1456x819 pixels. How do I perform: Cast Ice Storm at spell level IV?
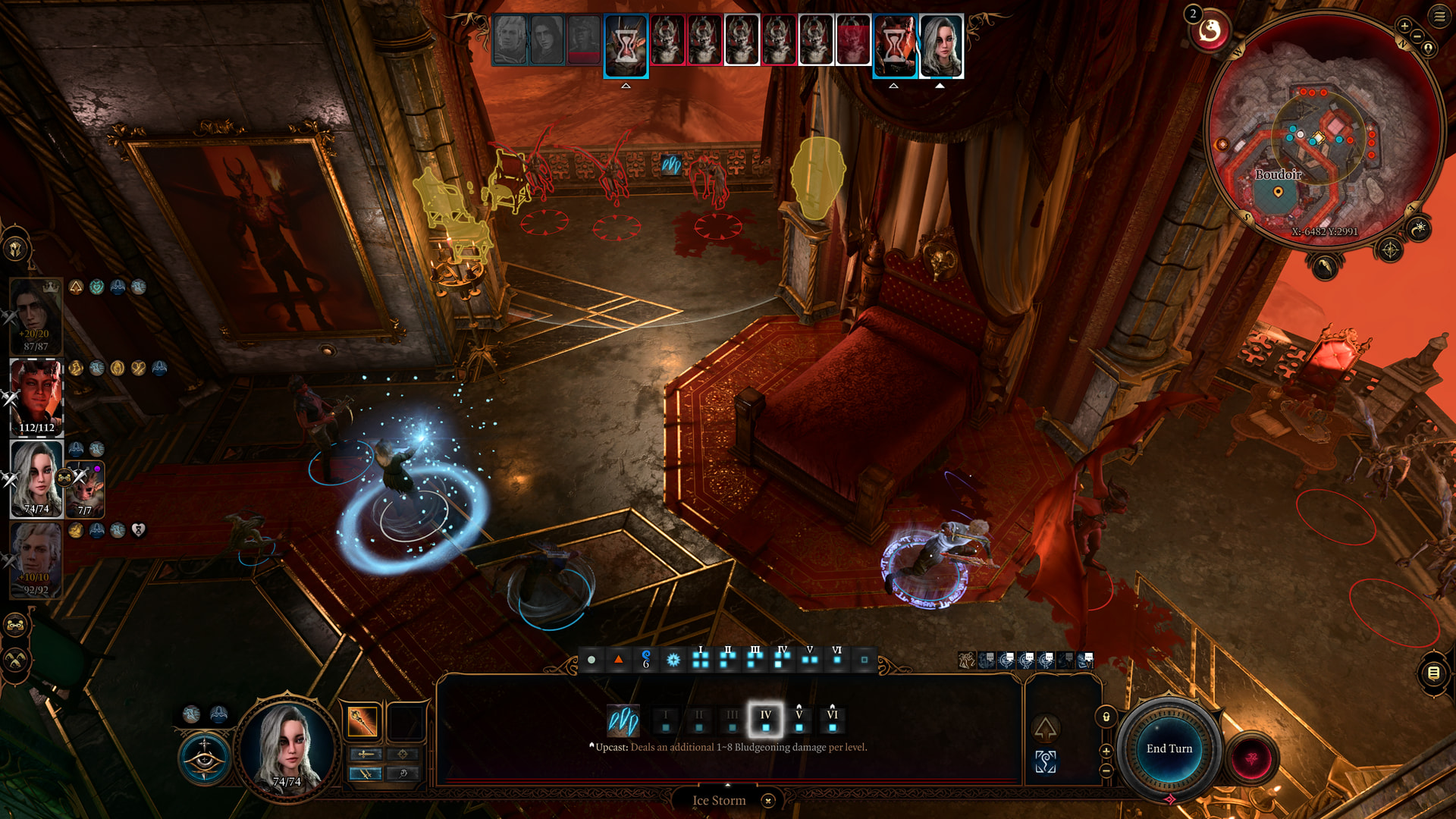(x=765, y=720)
